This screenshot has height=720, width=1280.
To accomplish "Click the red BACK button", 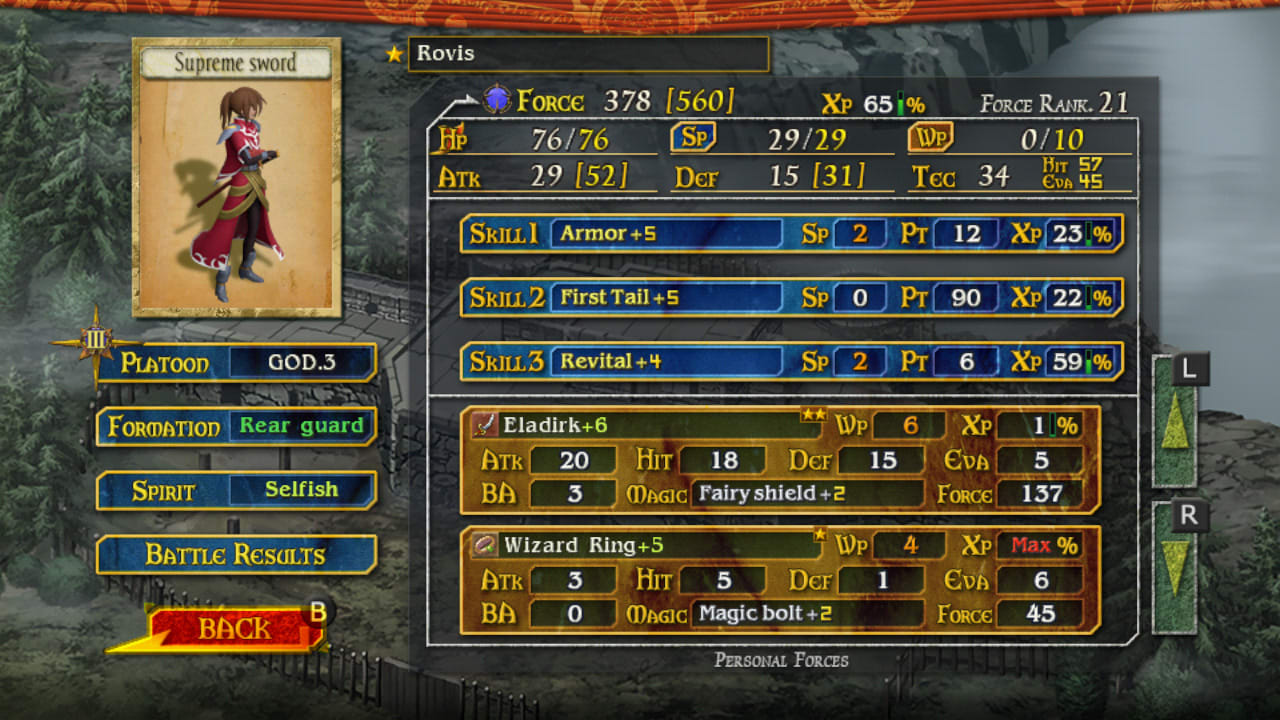I will click(234, 628).
